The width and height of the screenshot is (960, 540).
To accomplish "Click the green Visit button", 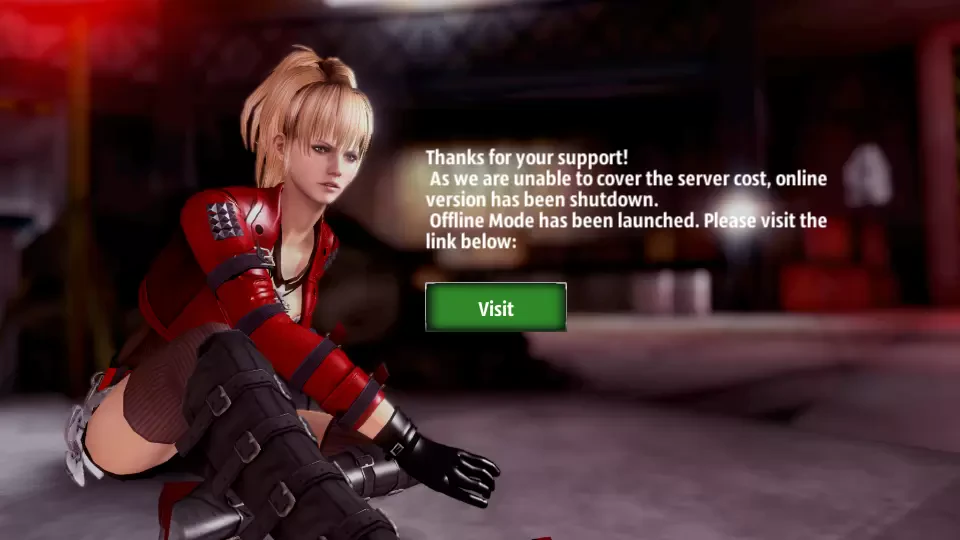I will [x=495, y=307].
